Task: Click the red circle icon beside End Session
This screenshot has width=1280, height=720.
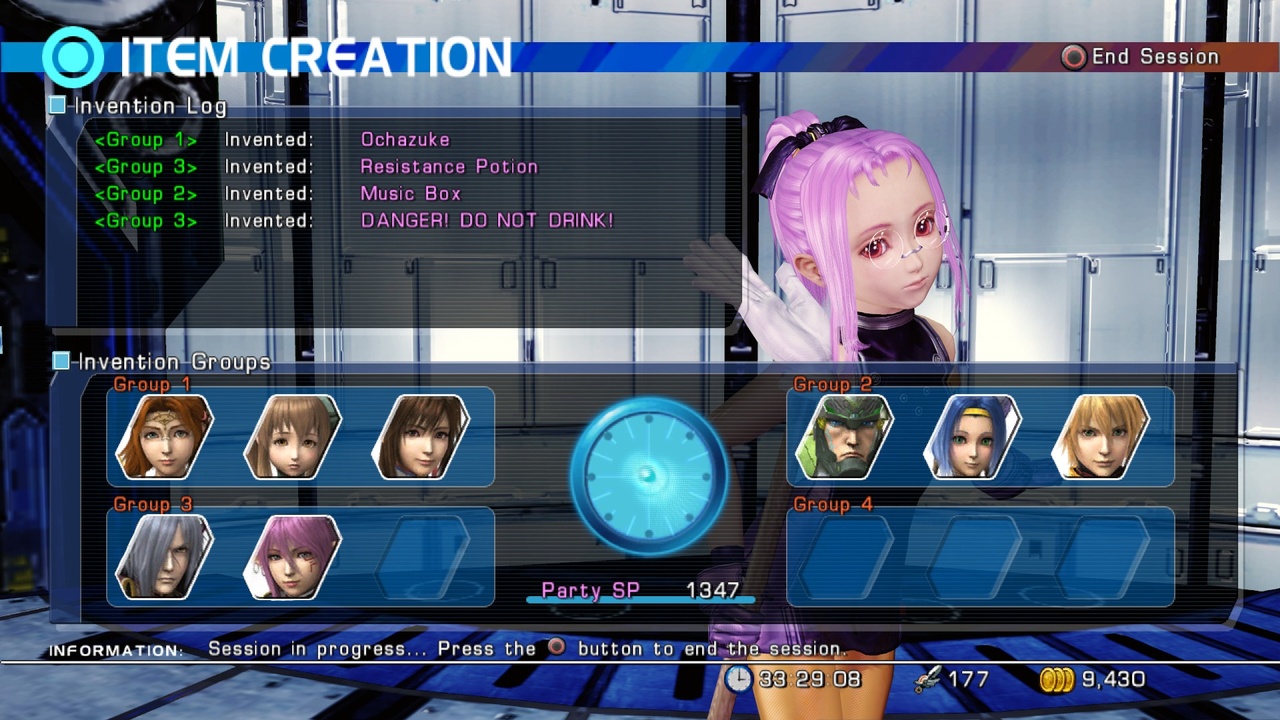Action: point(1071,57)
